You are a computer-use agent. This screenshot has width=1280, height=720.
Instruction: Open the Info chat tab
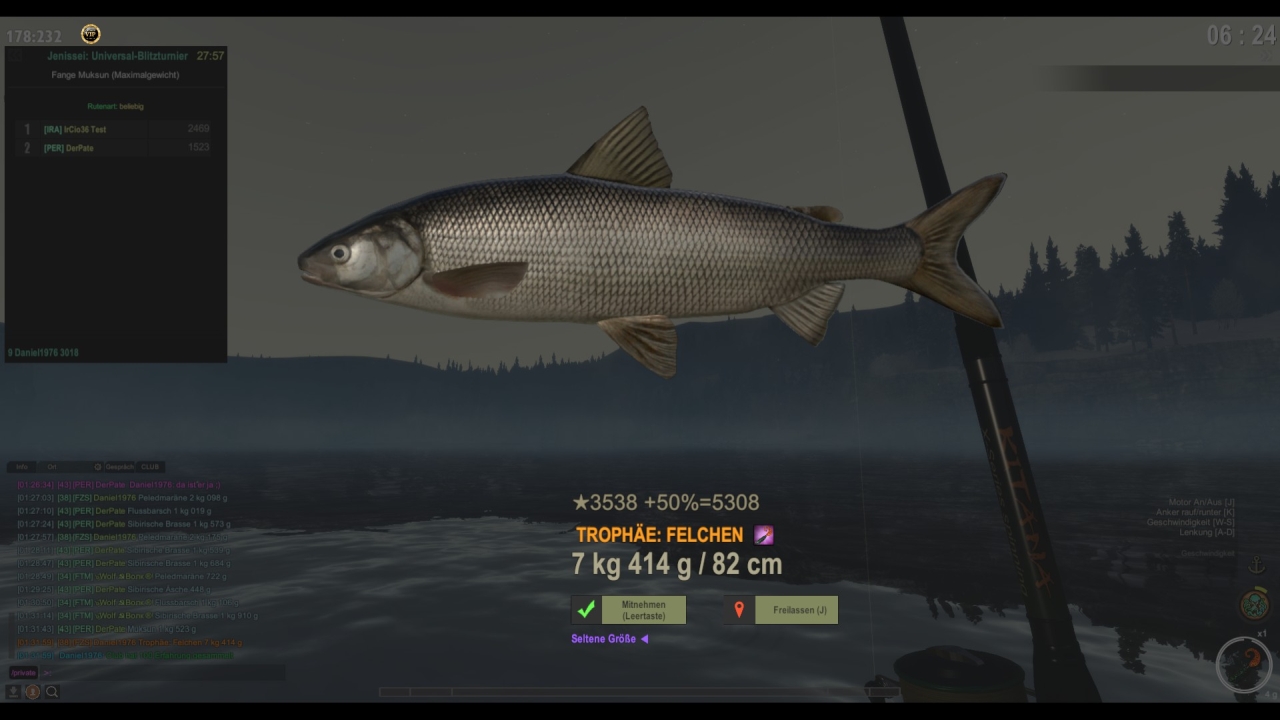(x=22, y=467)
